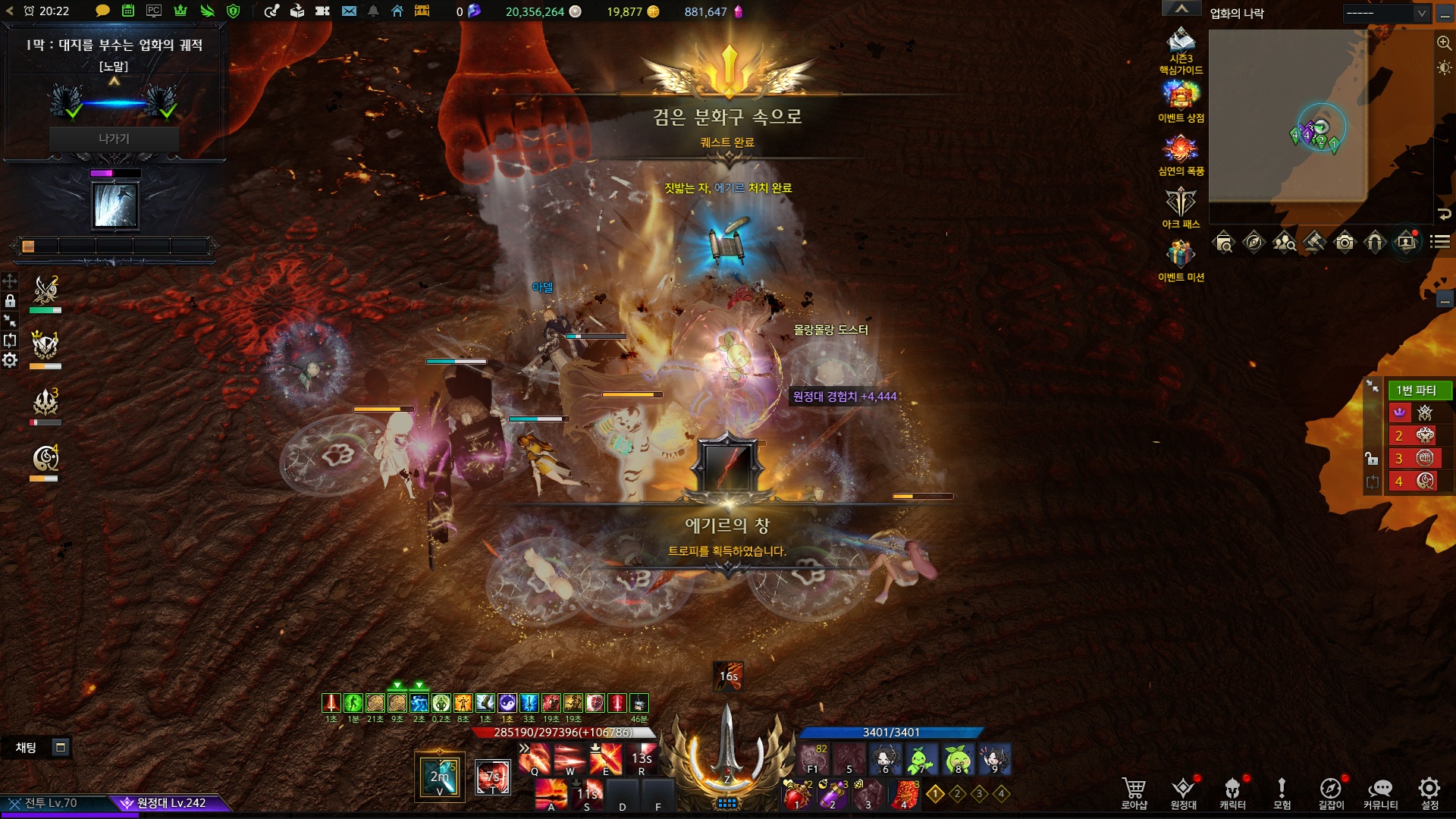Open the 커뮤니티 community menu

tap(1380, 792)
